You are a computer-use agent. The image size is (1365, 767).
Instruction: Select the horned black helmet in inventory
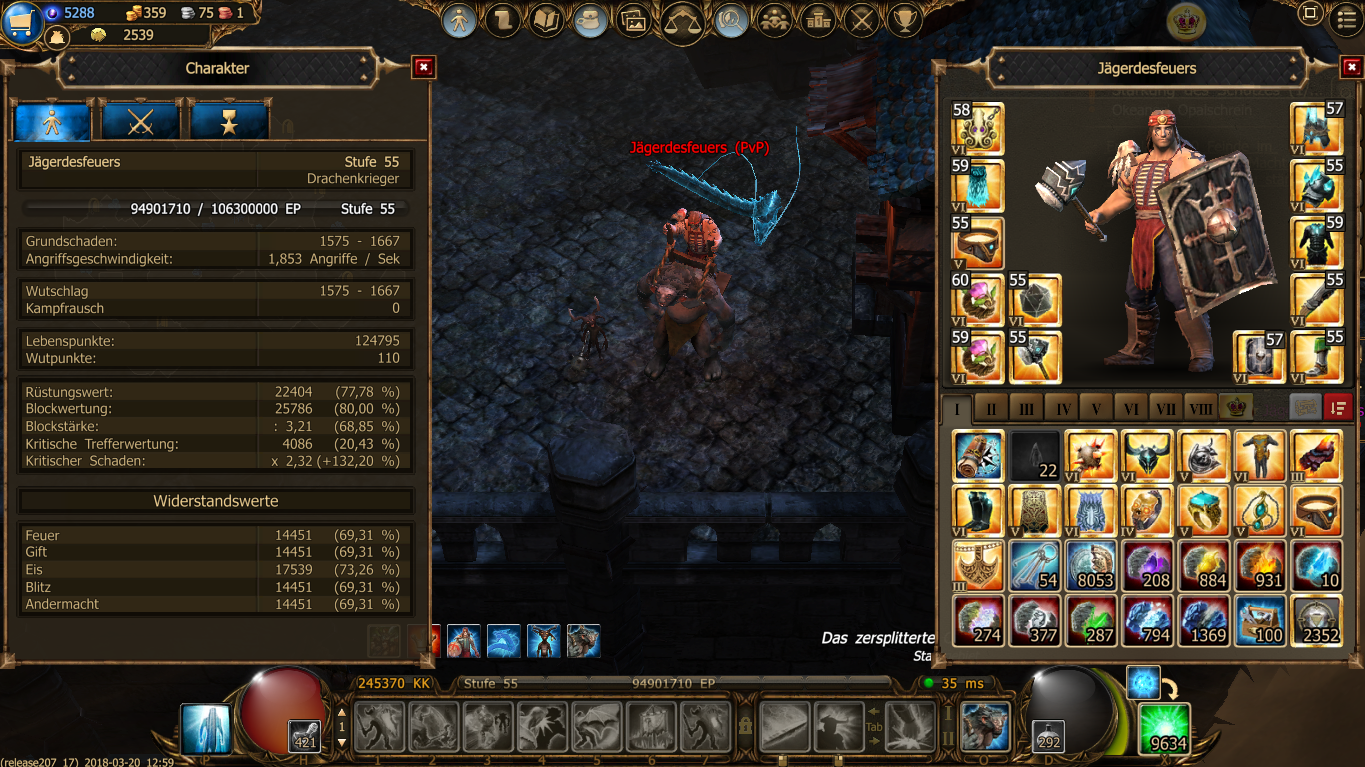coord(1146,454)
